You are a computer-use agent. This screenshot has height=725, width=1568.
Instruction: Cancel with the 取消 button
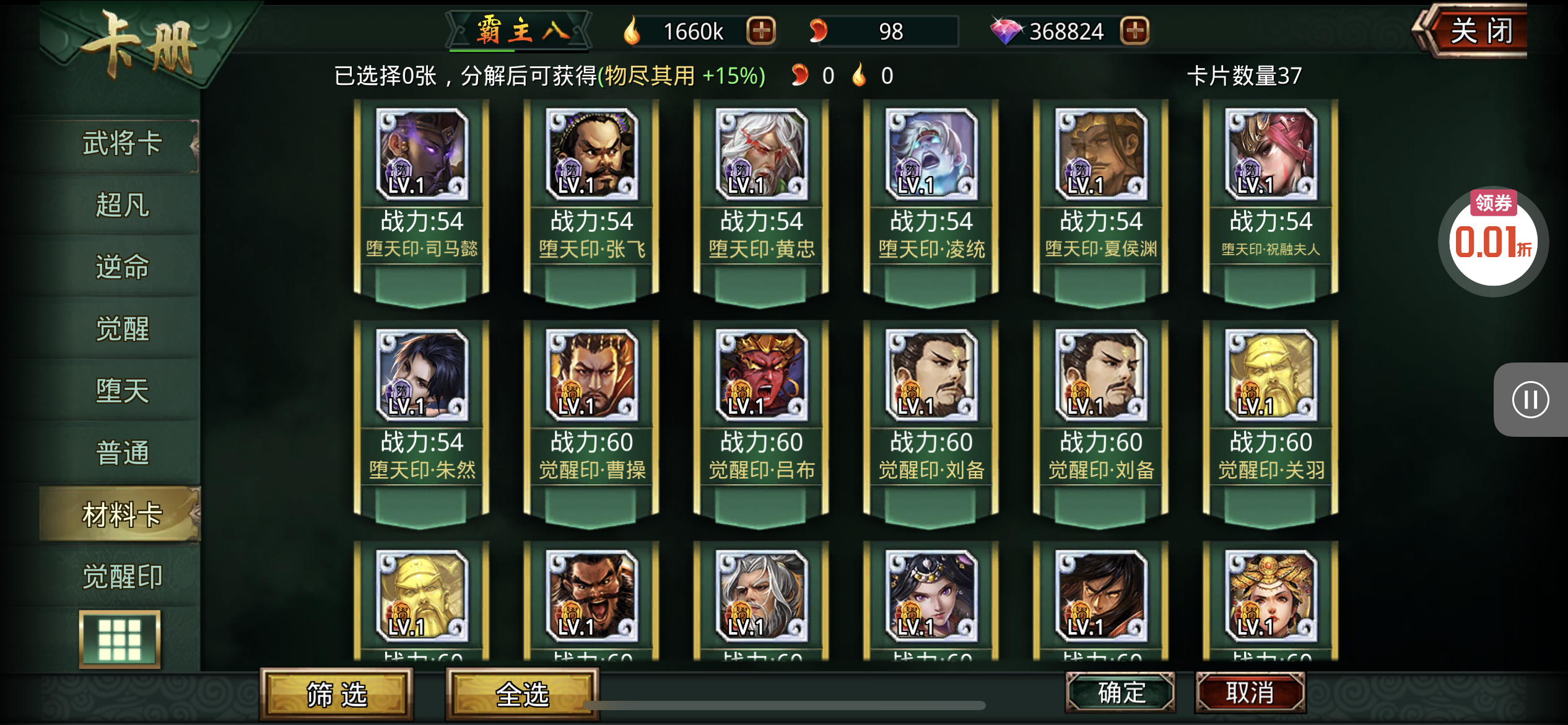click(1250, 692)
